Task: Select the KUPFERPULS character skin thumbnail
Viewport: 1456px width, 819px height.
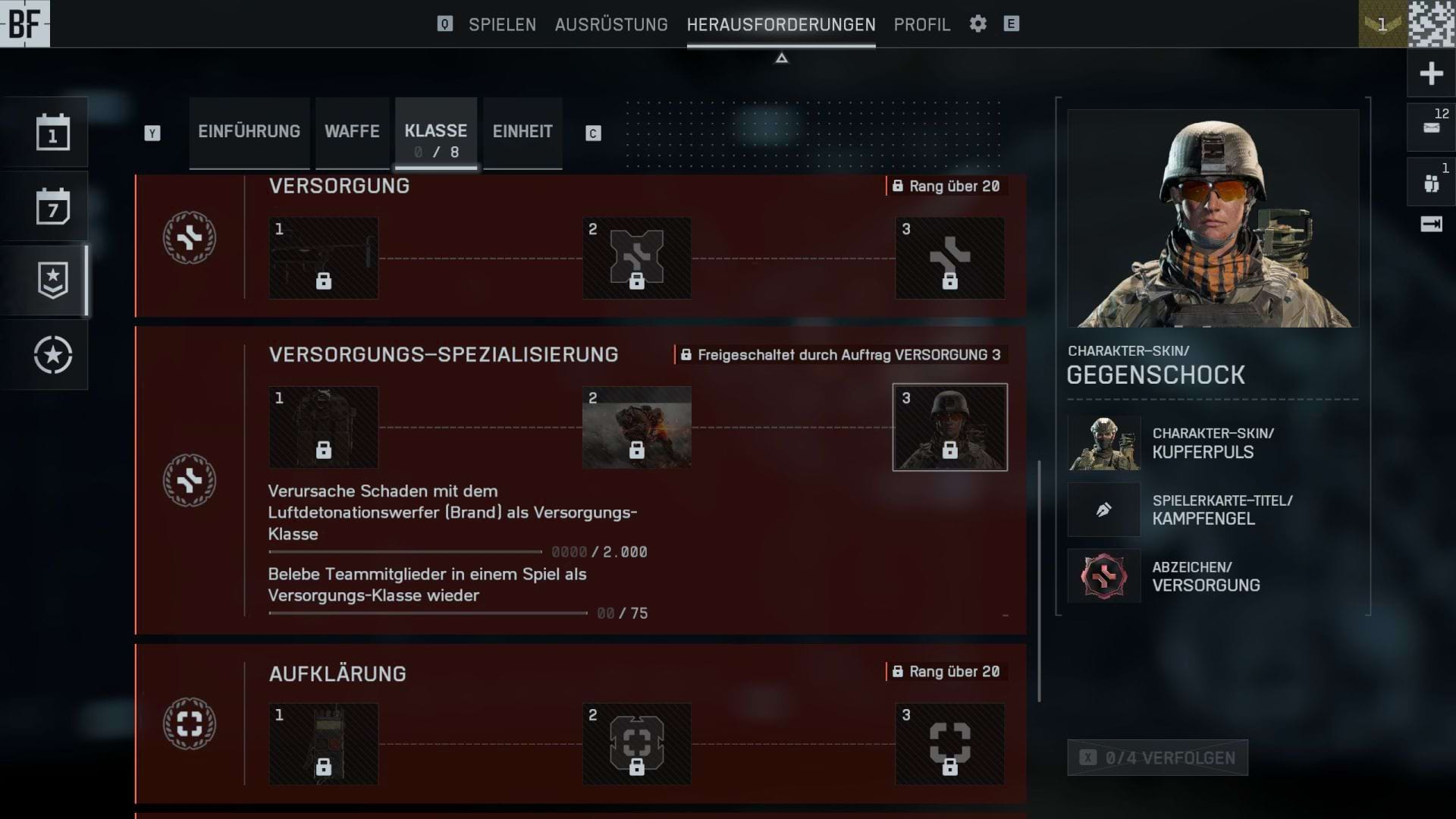Action: [1103, 443]
